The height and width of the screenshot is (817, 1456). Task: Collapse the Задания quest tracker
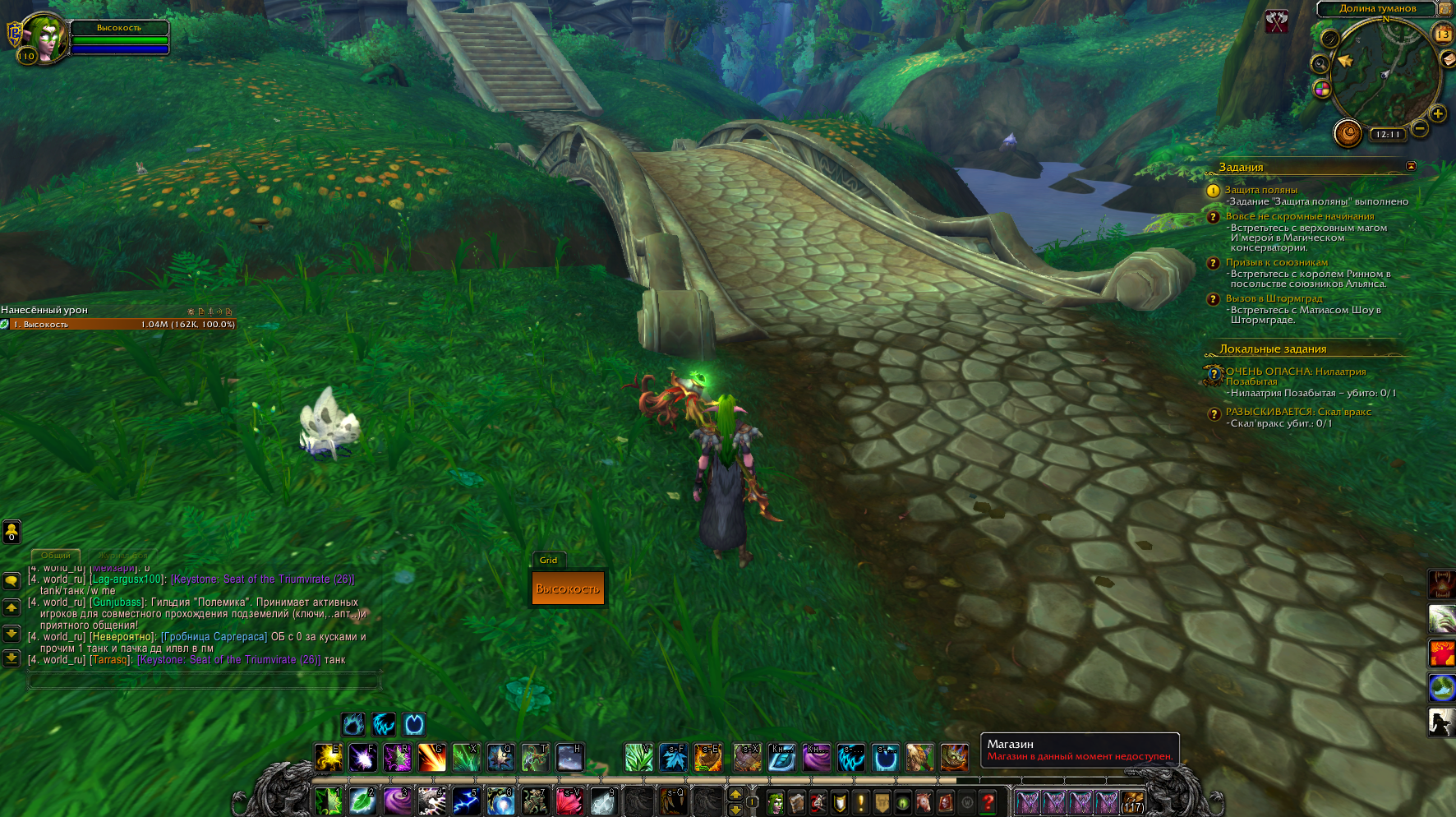[1411, 166]
